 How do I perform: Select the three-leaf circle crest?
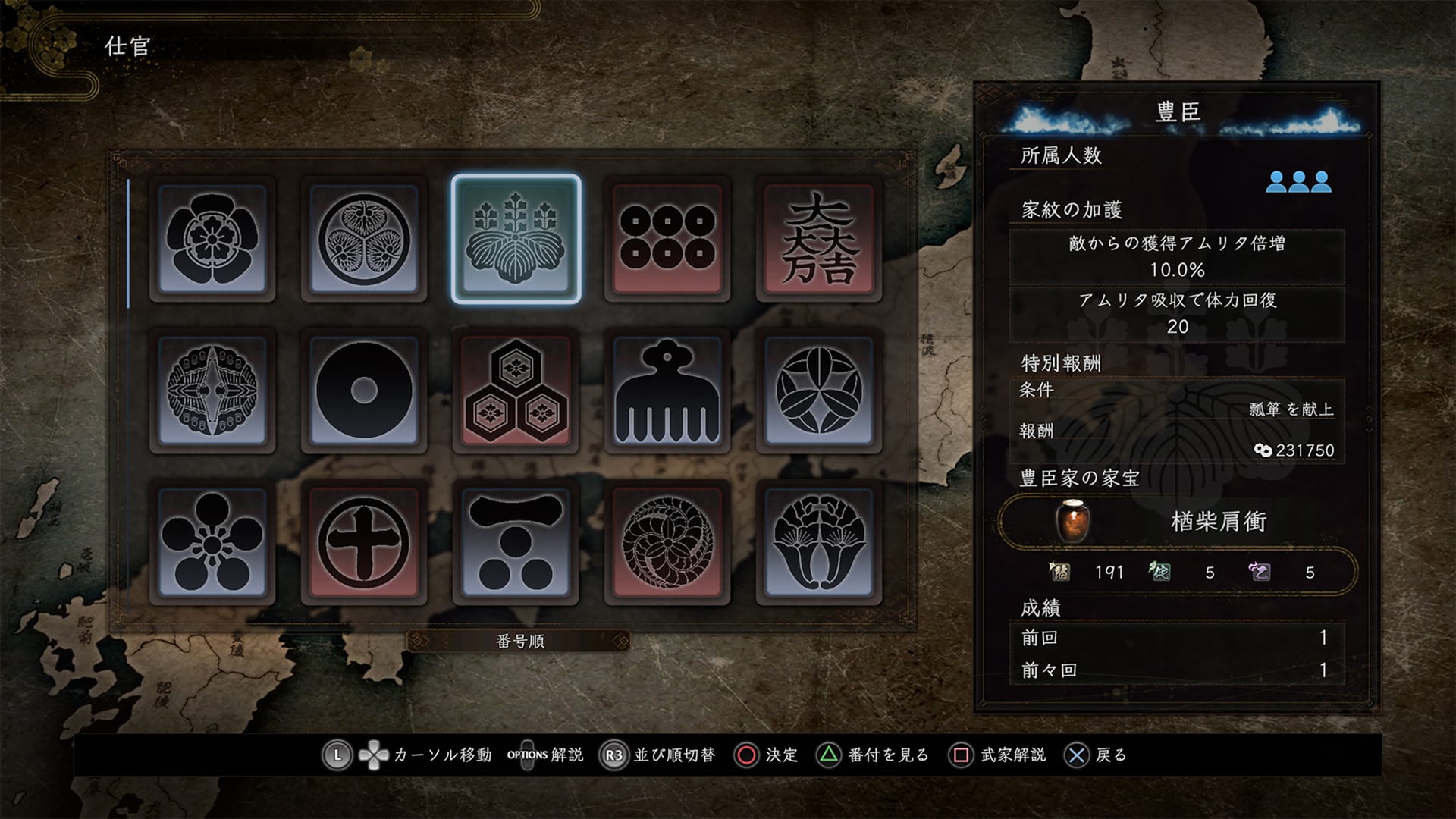(819, 391)
